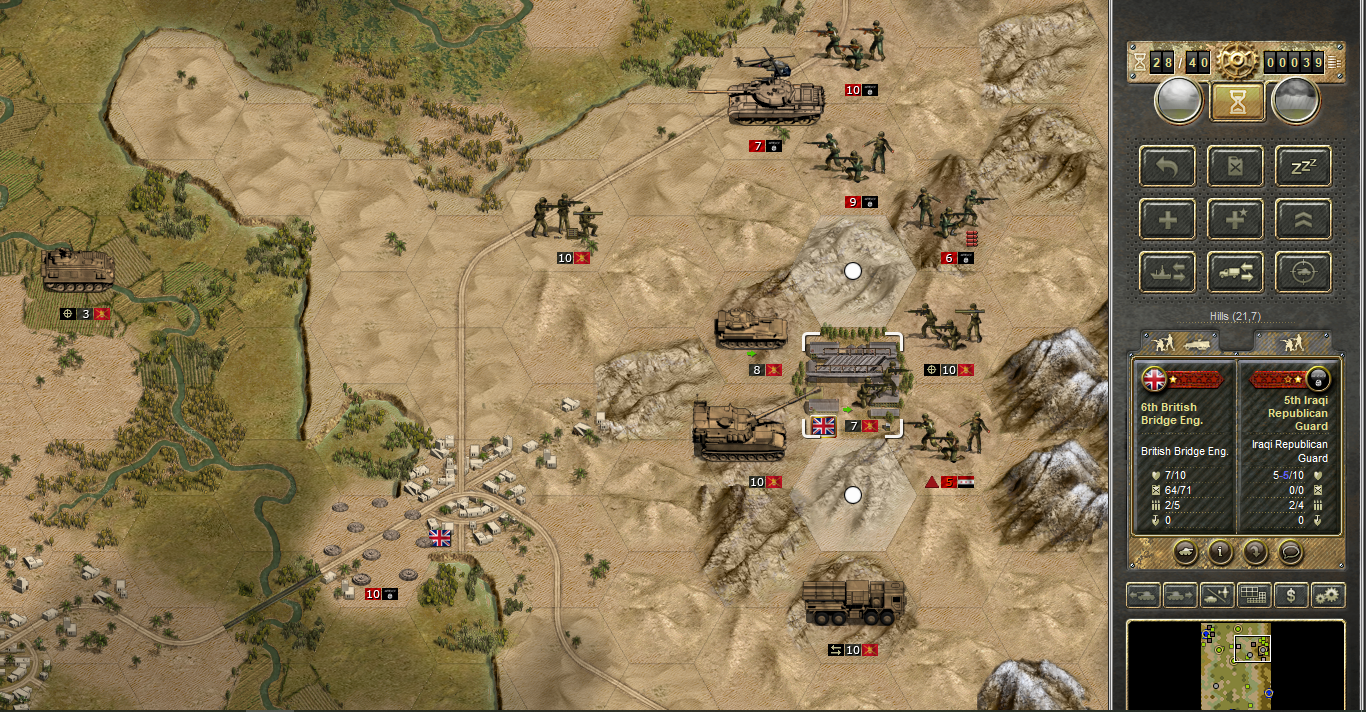1366x712 pixels.
Task: End the turn with the hourglass button
Action: [1237, 102]
